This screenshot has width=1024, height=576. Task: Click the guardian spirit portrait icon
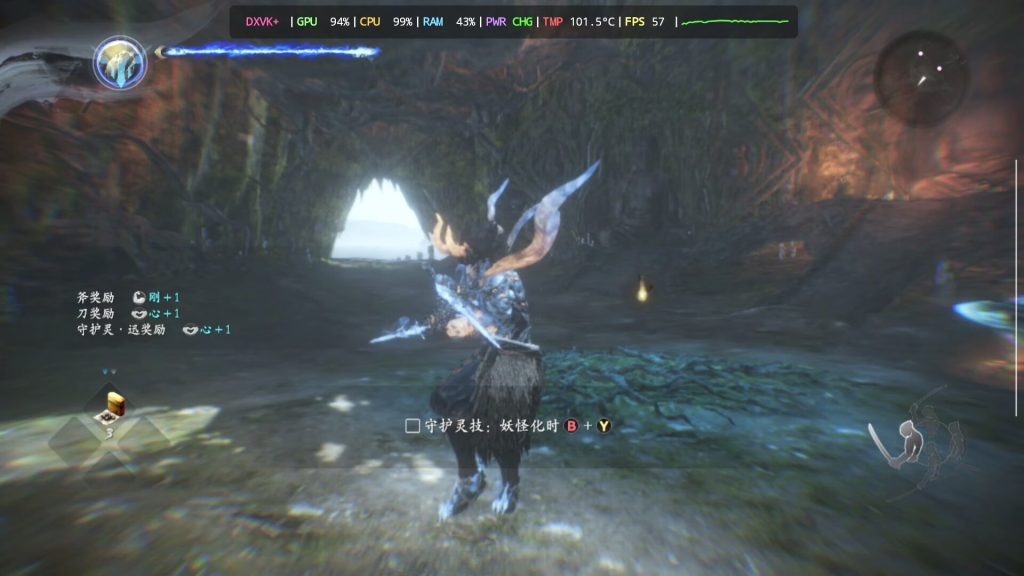(120, 62)
